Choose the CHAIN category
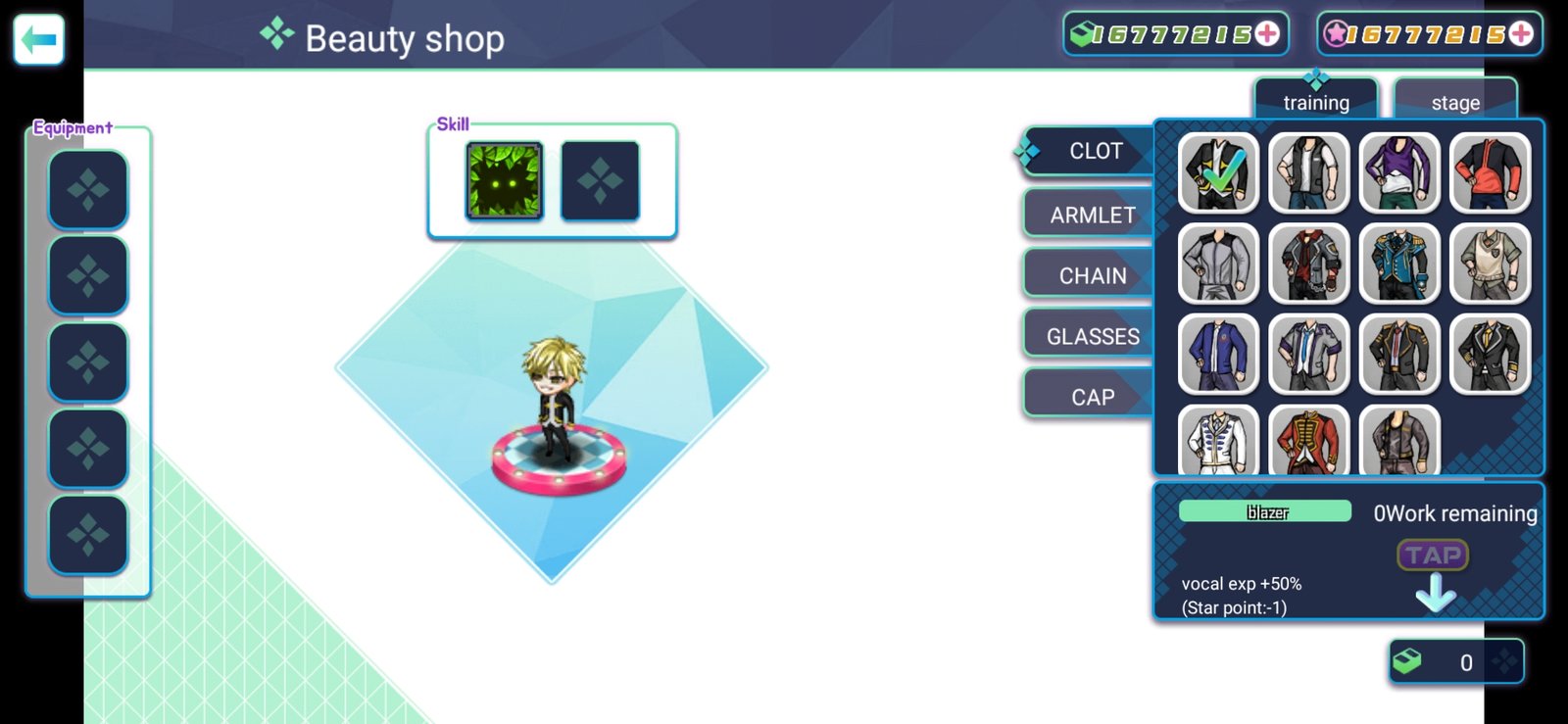The image size is (1568, 724). (1092, 276)
